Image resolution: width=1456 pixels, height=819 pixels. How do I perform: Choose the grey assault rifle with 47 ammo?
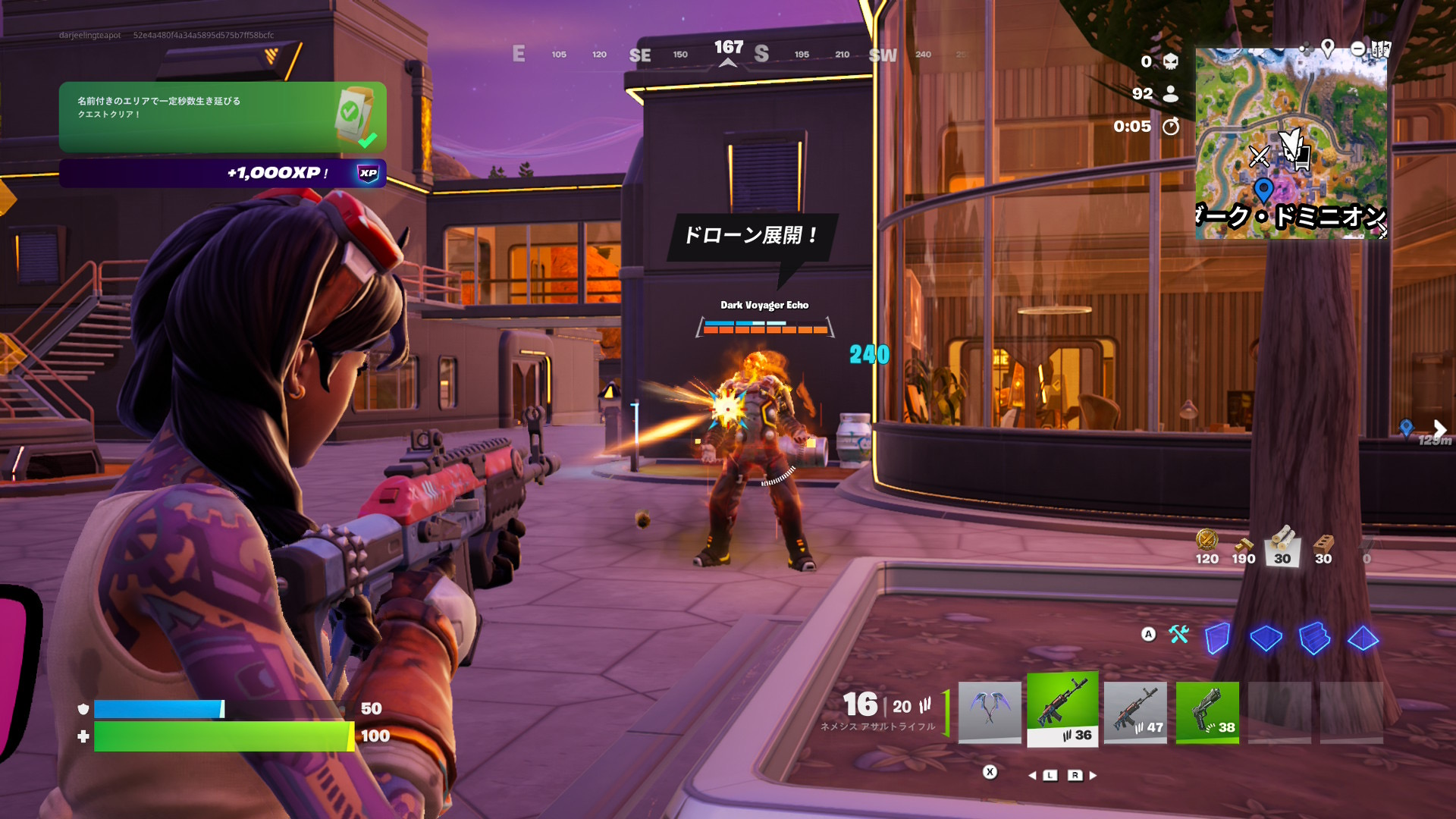coord(1134,711)
